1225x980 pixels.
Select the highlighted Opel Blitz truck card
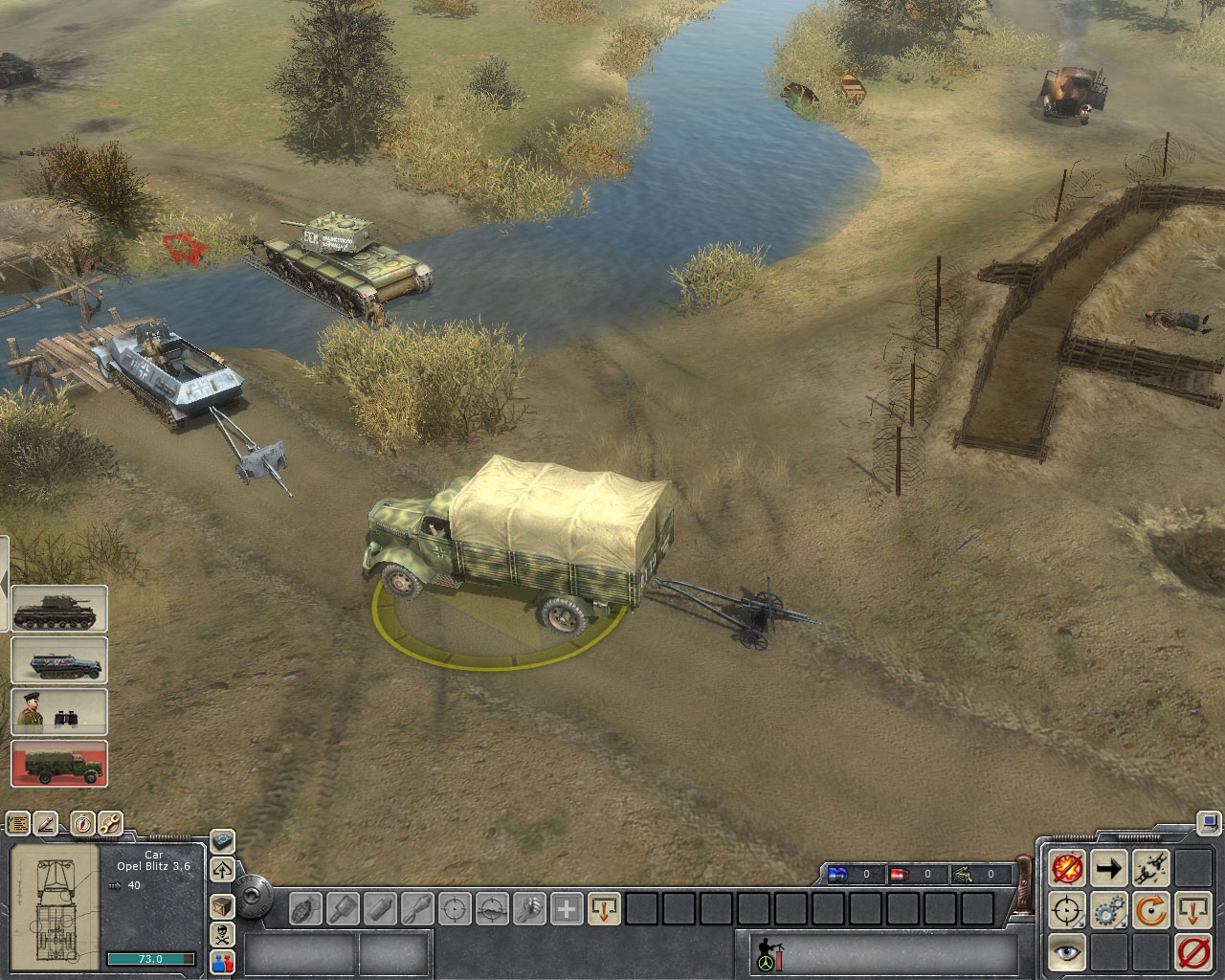tap(59, 763)
